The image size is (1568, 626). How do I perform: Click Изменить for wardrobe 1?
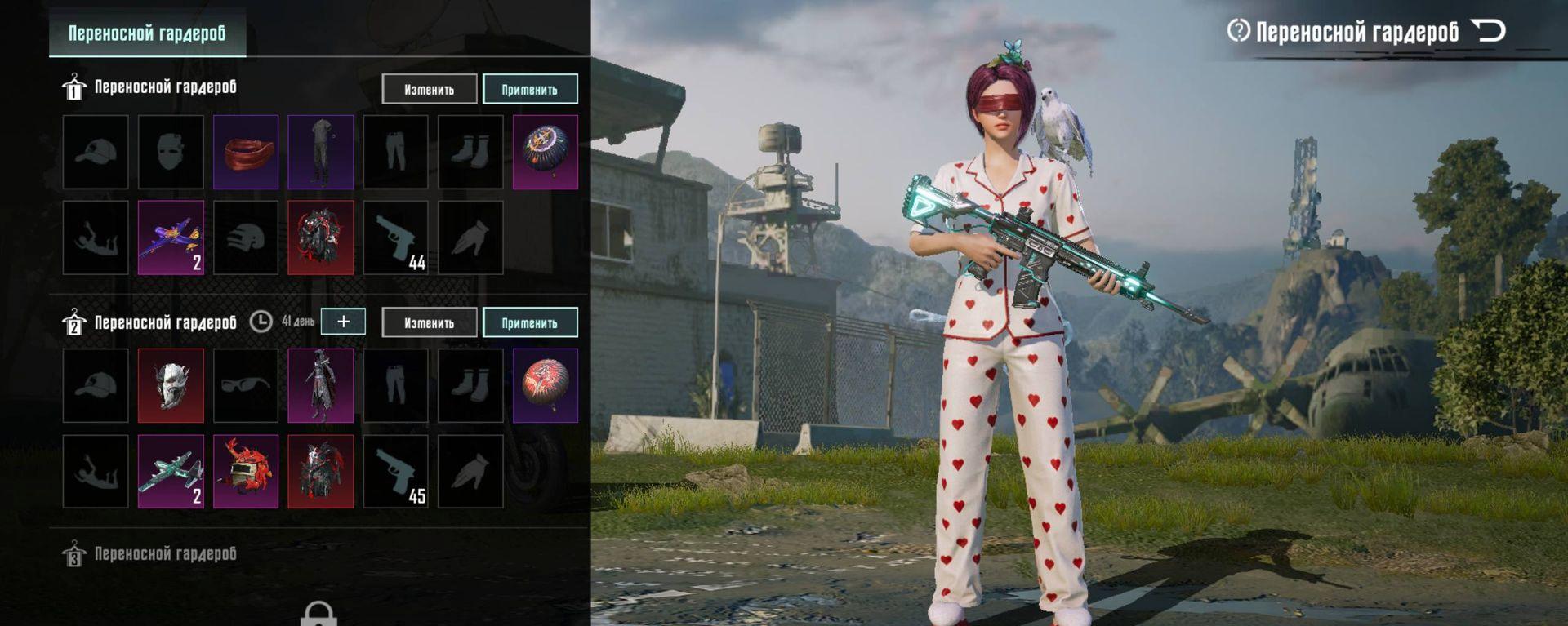(x=429, y=89)
